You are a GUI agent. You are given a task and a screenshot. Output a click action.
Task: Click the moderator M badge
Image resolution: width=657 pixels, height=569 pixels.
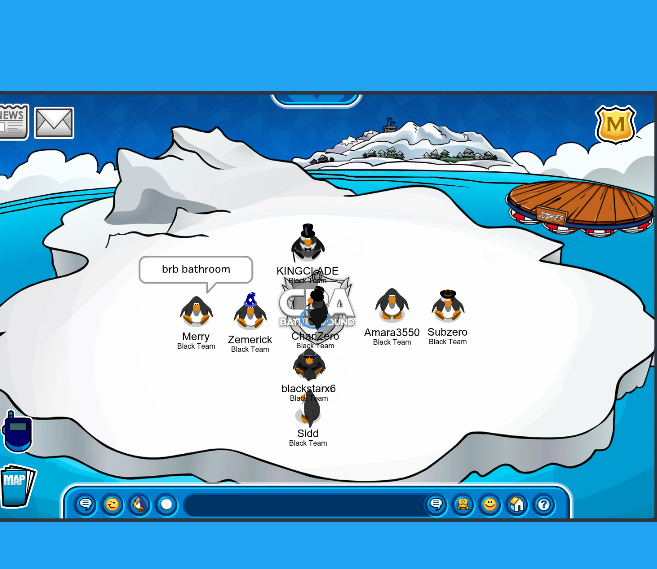point(615,125)
